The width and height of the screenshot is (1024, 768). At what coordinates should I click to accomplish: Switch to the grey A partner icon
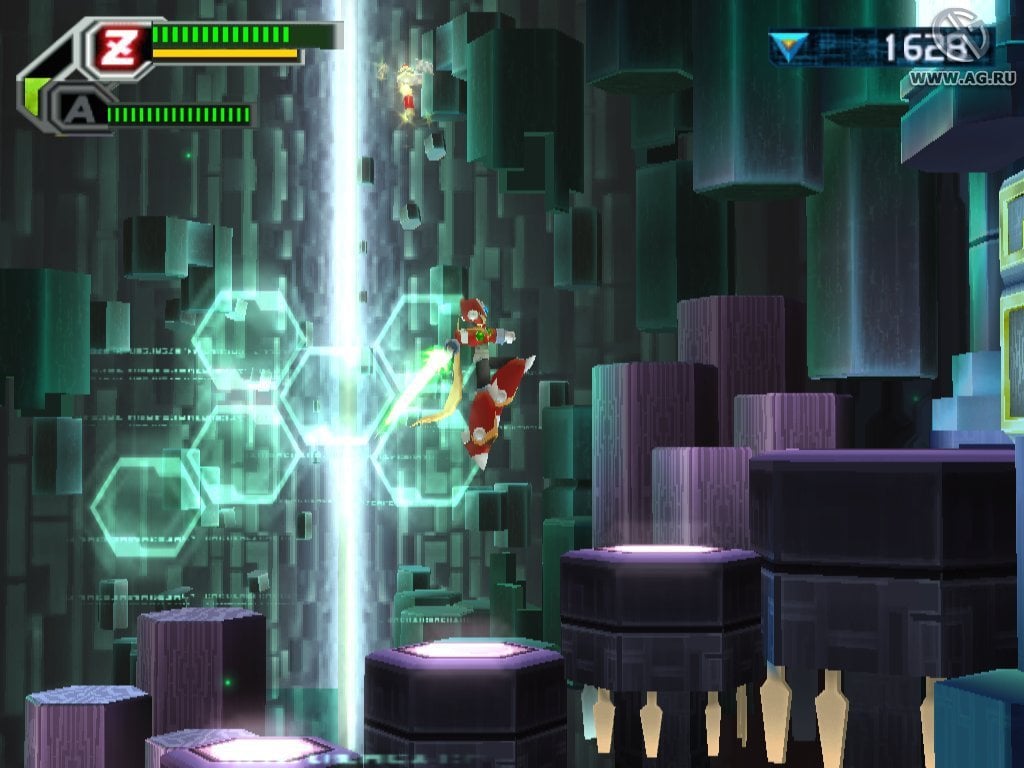75,111
